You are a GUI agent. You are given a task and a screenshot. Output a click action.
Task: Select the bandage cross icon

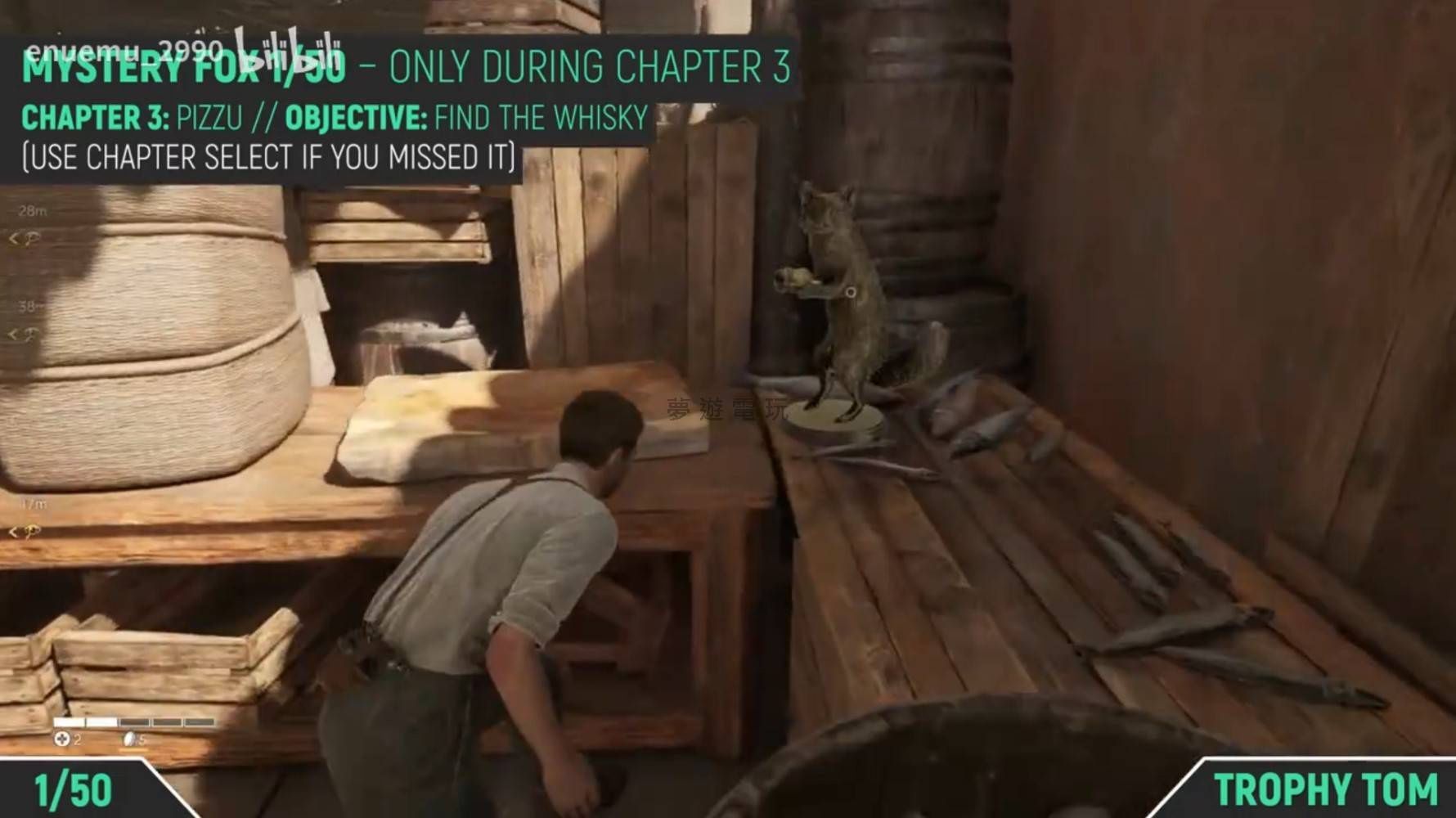[61, 739]
